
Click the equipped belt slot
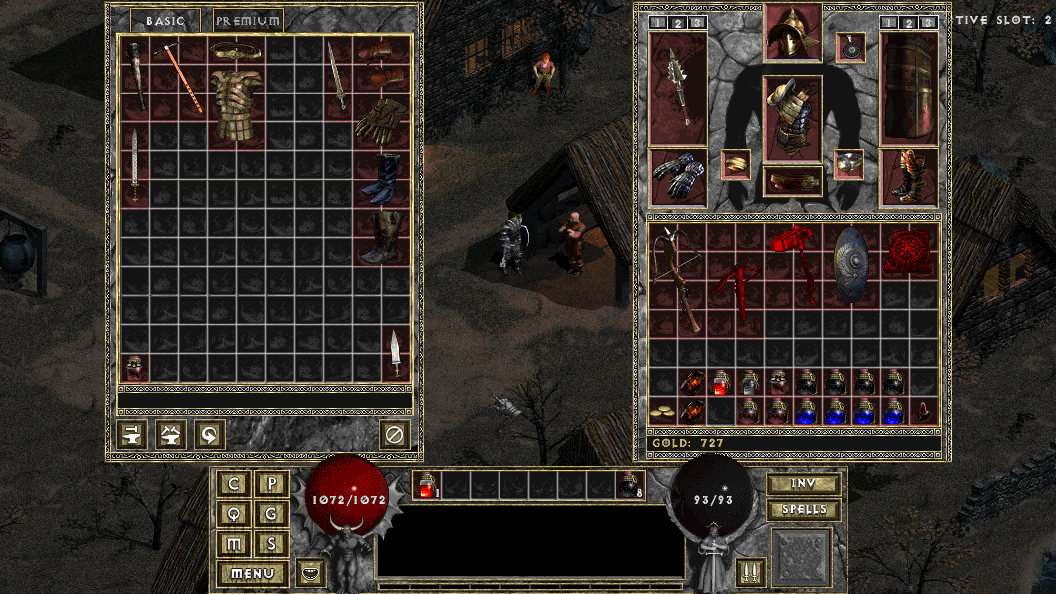coord(793,181)
